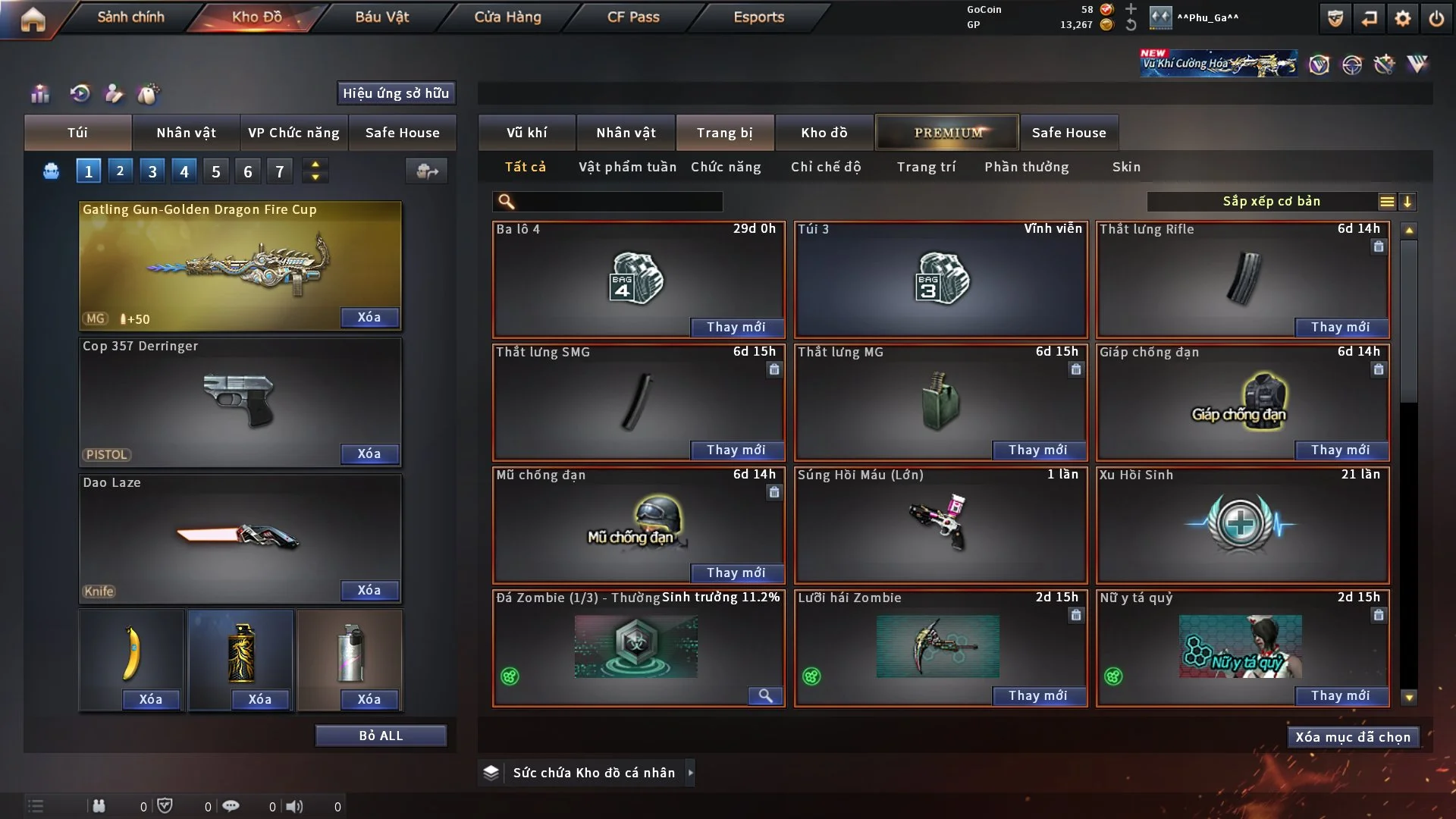Click Xóa mục đã chọn button
The height and width of the screenshot is (819, 1456).
click(1353, 737)
